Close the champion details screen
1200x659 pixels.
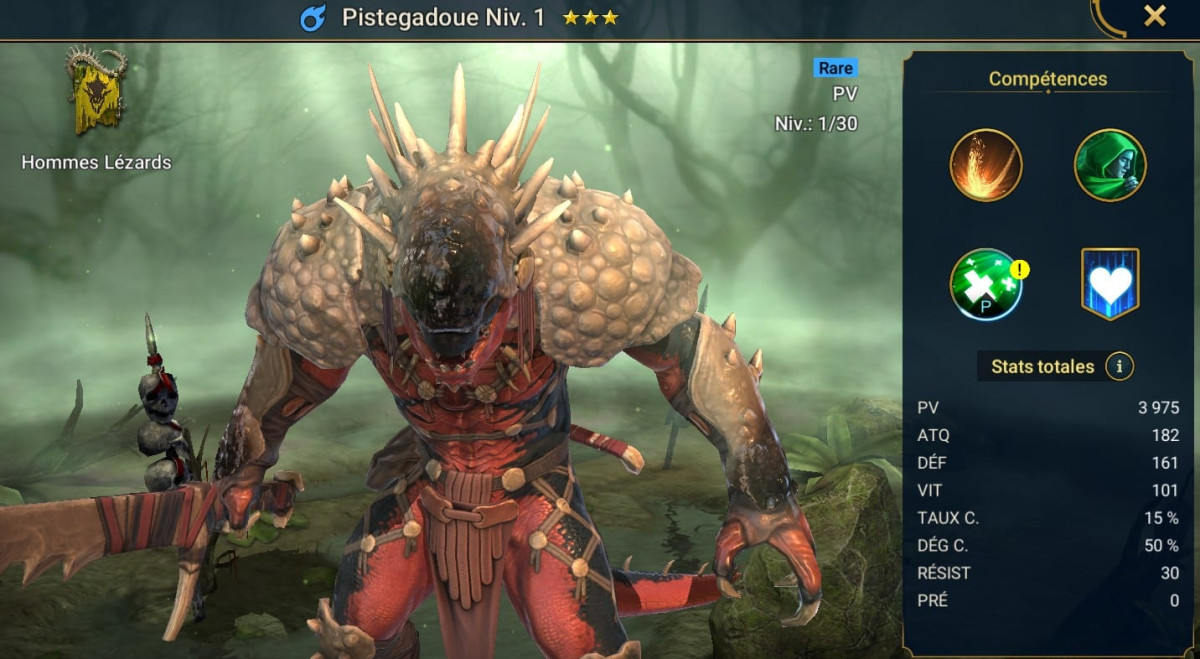tap(1154, 16)
